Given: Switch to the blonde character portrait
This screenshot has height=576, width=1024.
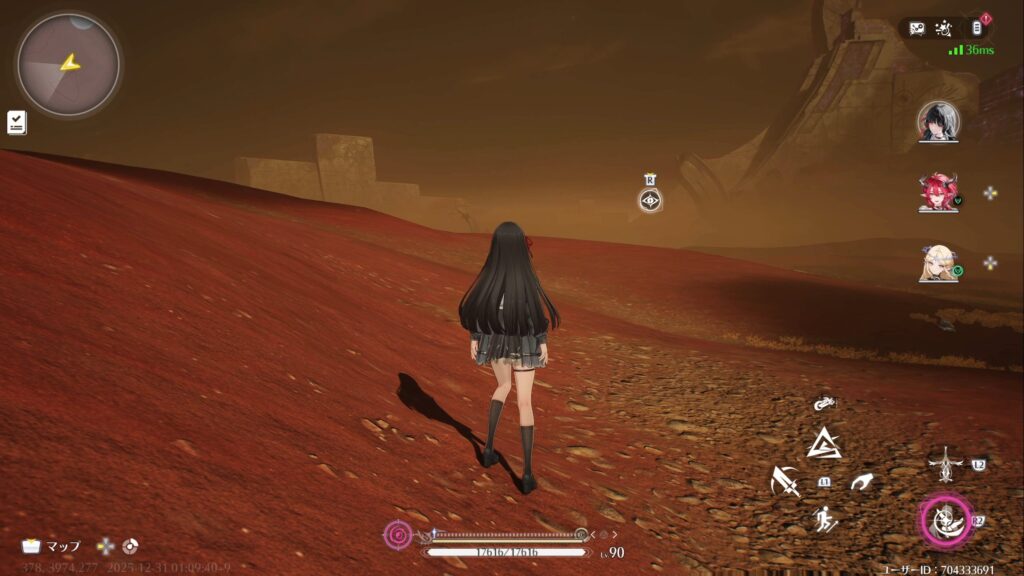Looking at the screenshot, I should (x=938, y=263).
